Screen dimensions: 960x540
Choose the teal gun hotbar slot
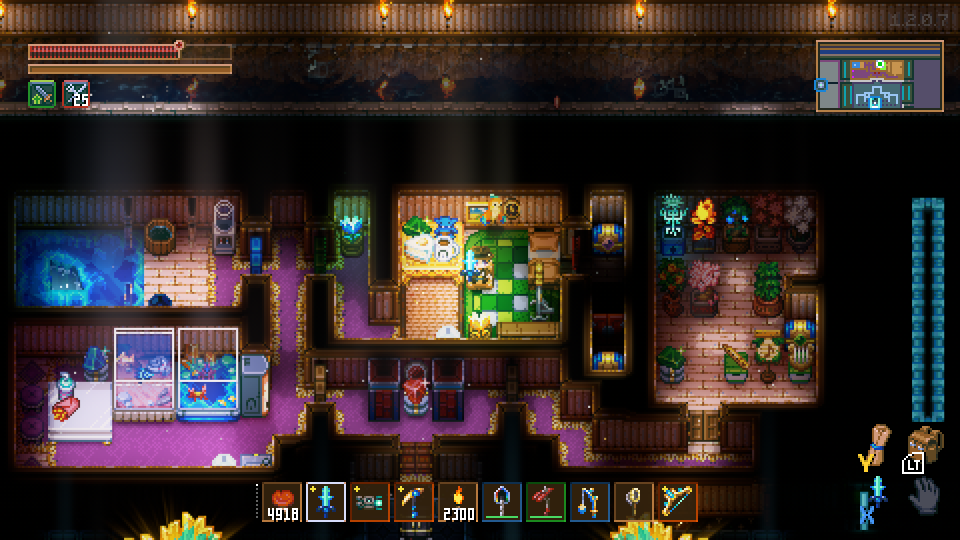coord(370,501)
